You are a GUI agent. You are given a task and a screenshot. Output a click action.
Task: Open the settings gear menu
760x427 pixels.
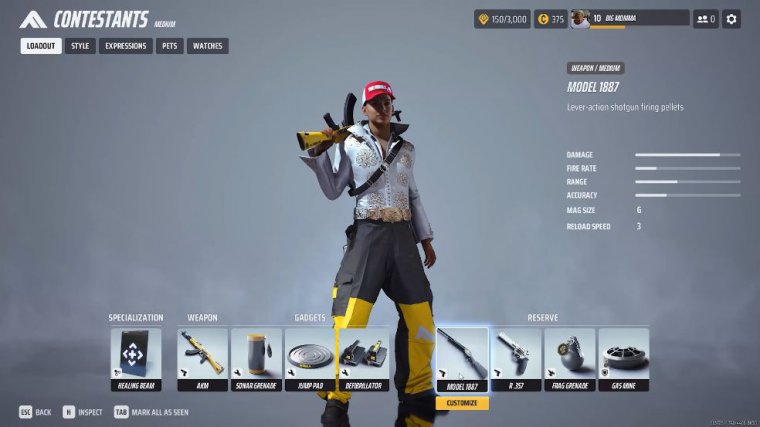[732, 19]
